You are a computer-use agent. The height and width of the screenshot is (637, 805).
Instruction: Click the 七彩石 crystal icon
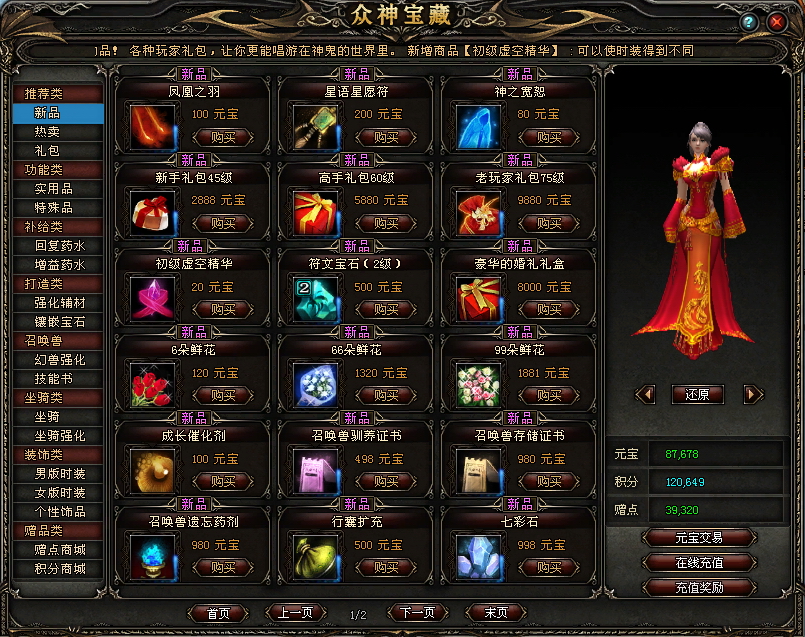(x=478, y=555)
